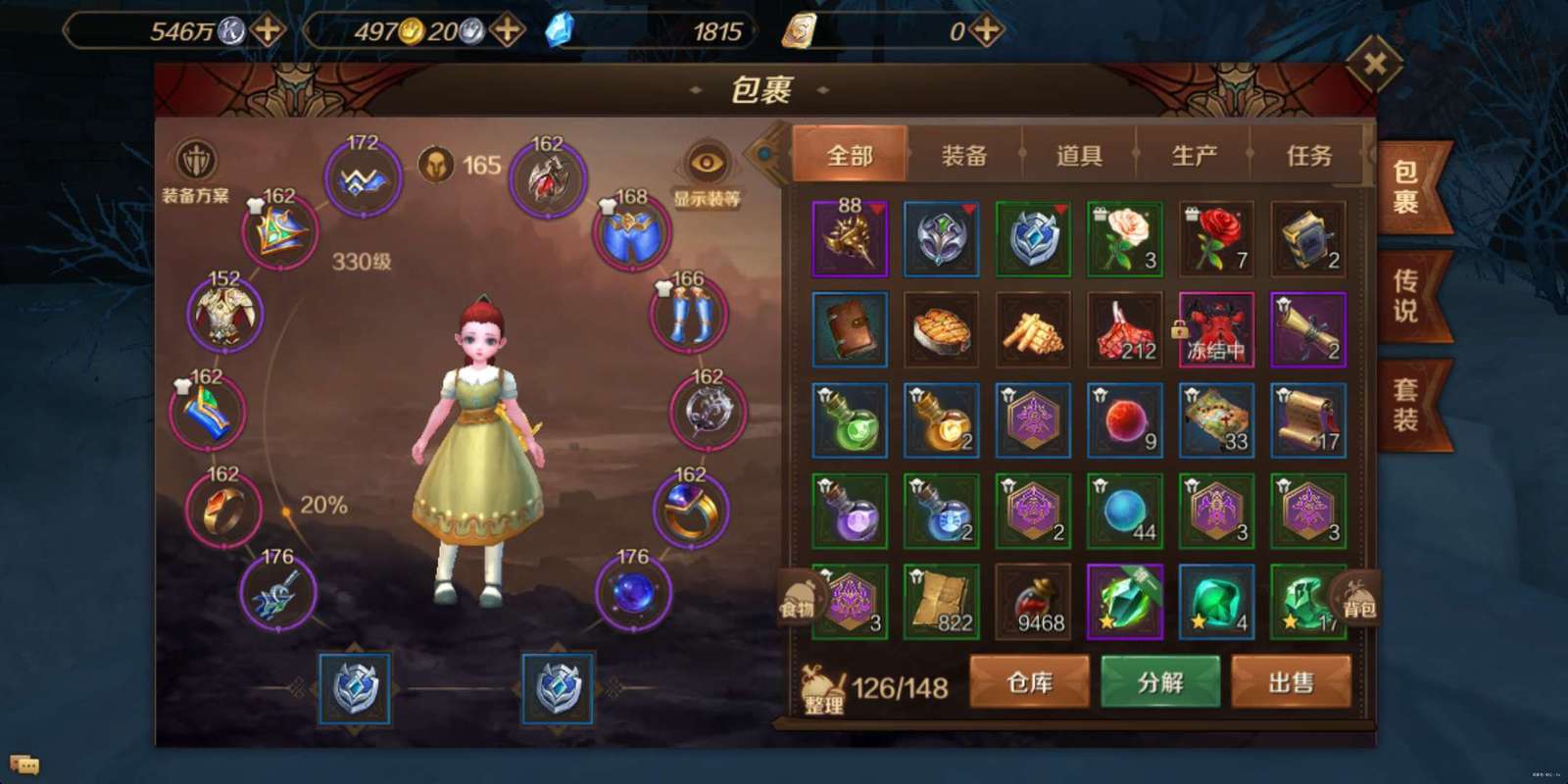Open the chat bubble icon

24,764
